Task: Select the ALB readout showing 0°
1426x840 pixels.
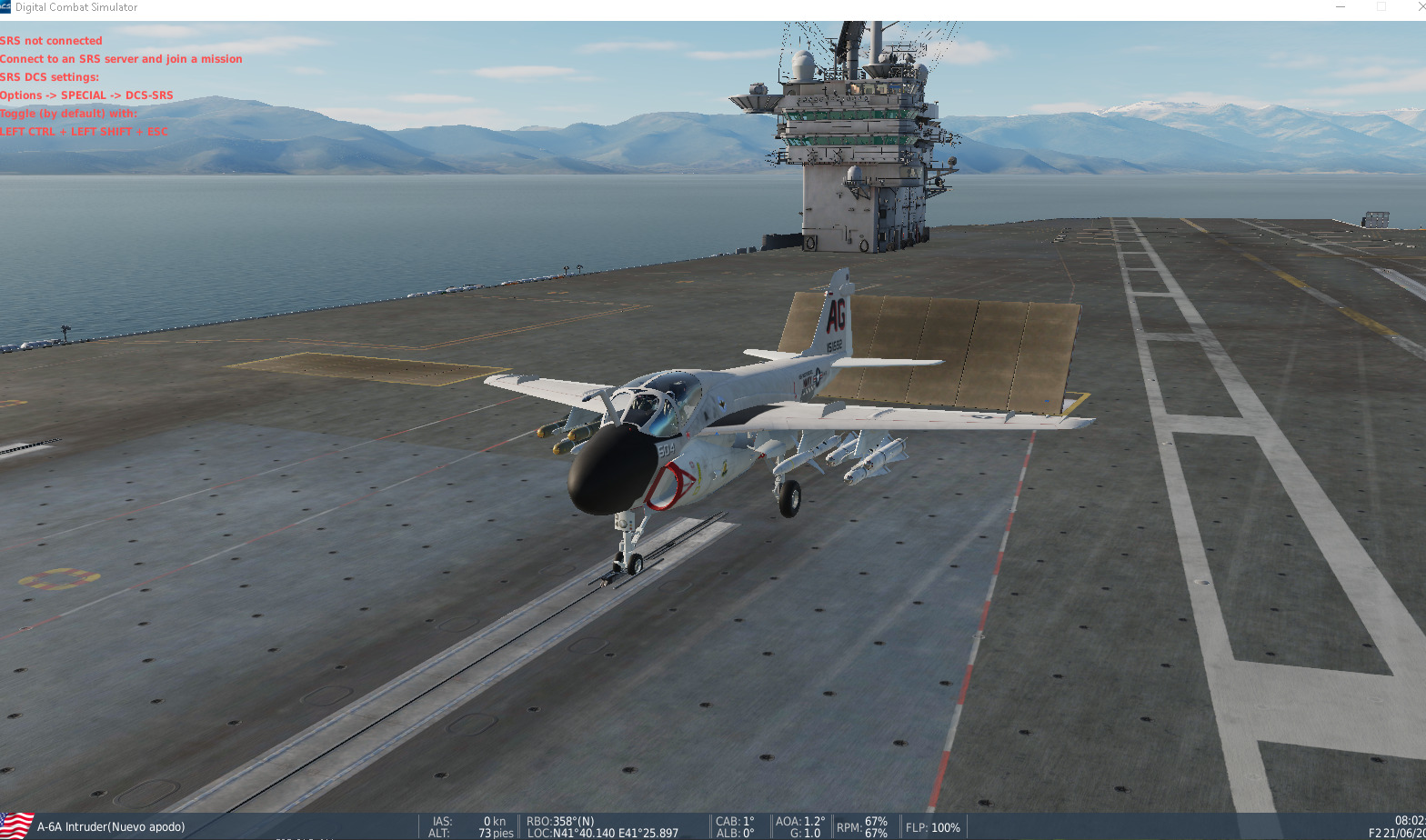Action: tap(733, 833)
